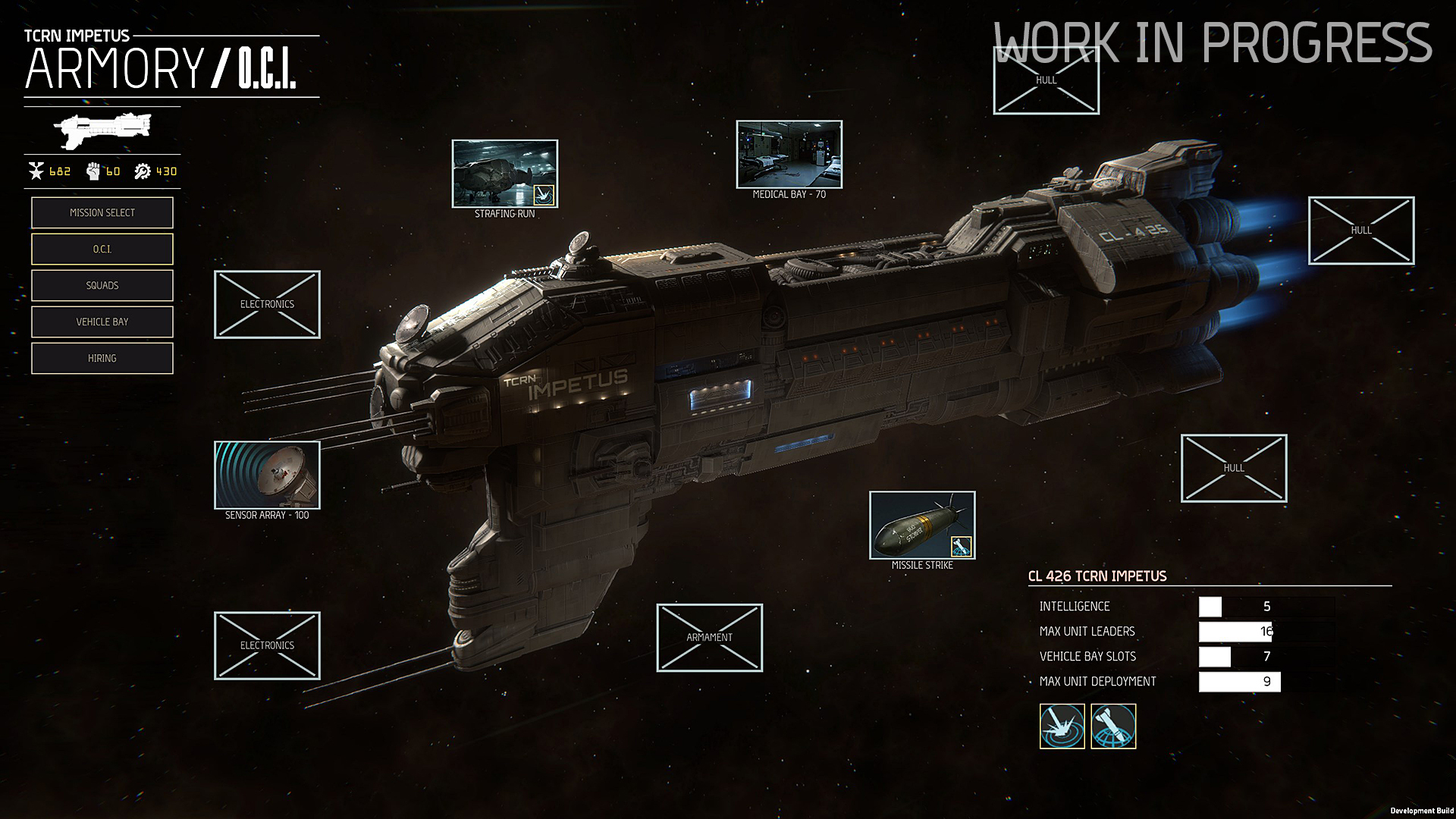Choose the Hiring menu option
The image size is (1456, 819).
coord(102,359)
